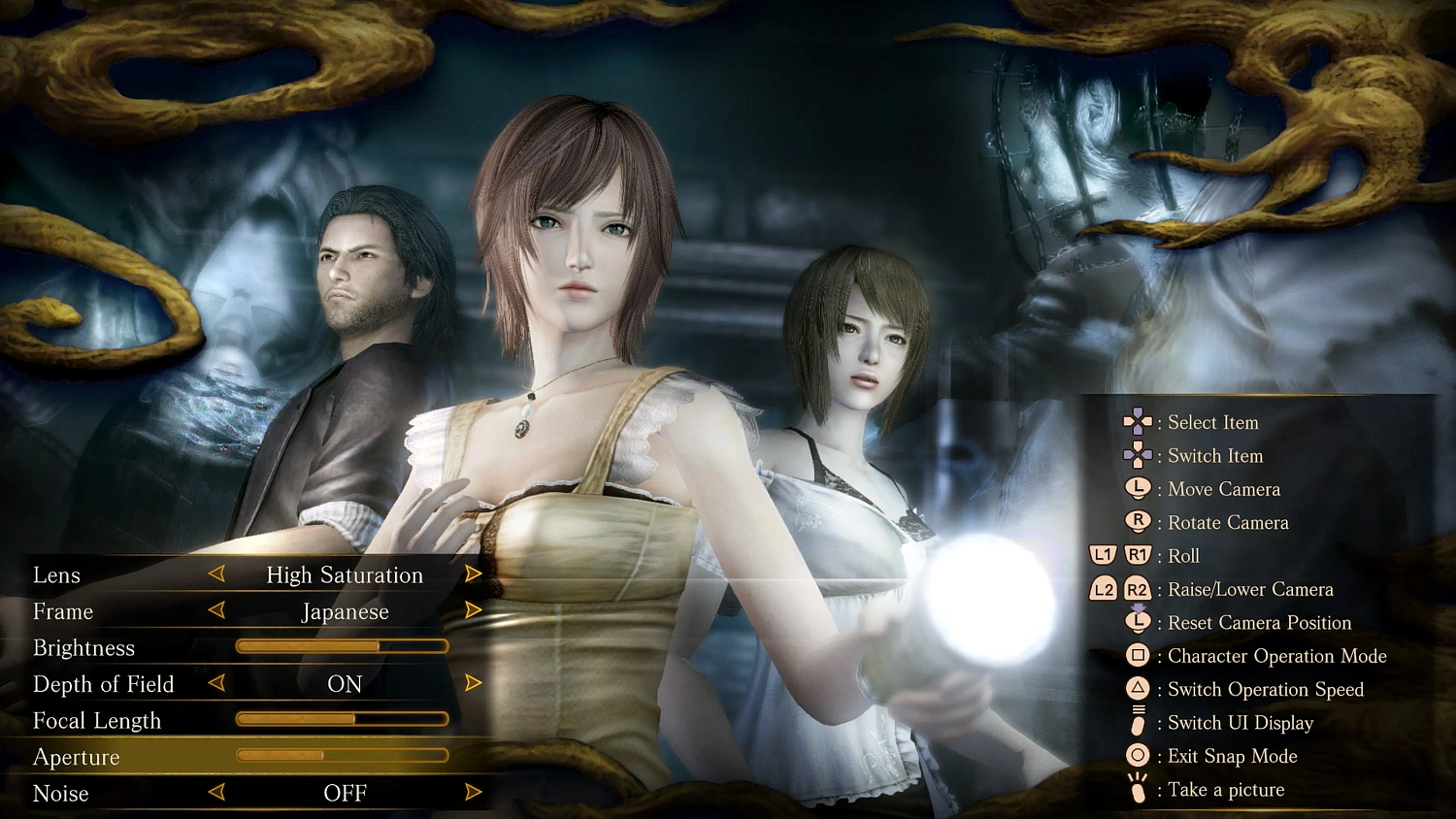
Task: Click the right arrow beside Noise
Action: 474,792
